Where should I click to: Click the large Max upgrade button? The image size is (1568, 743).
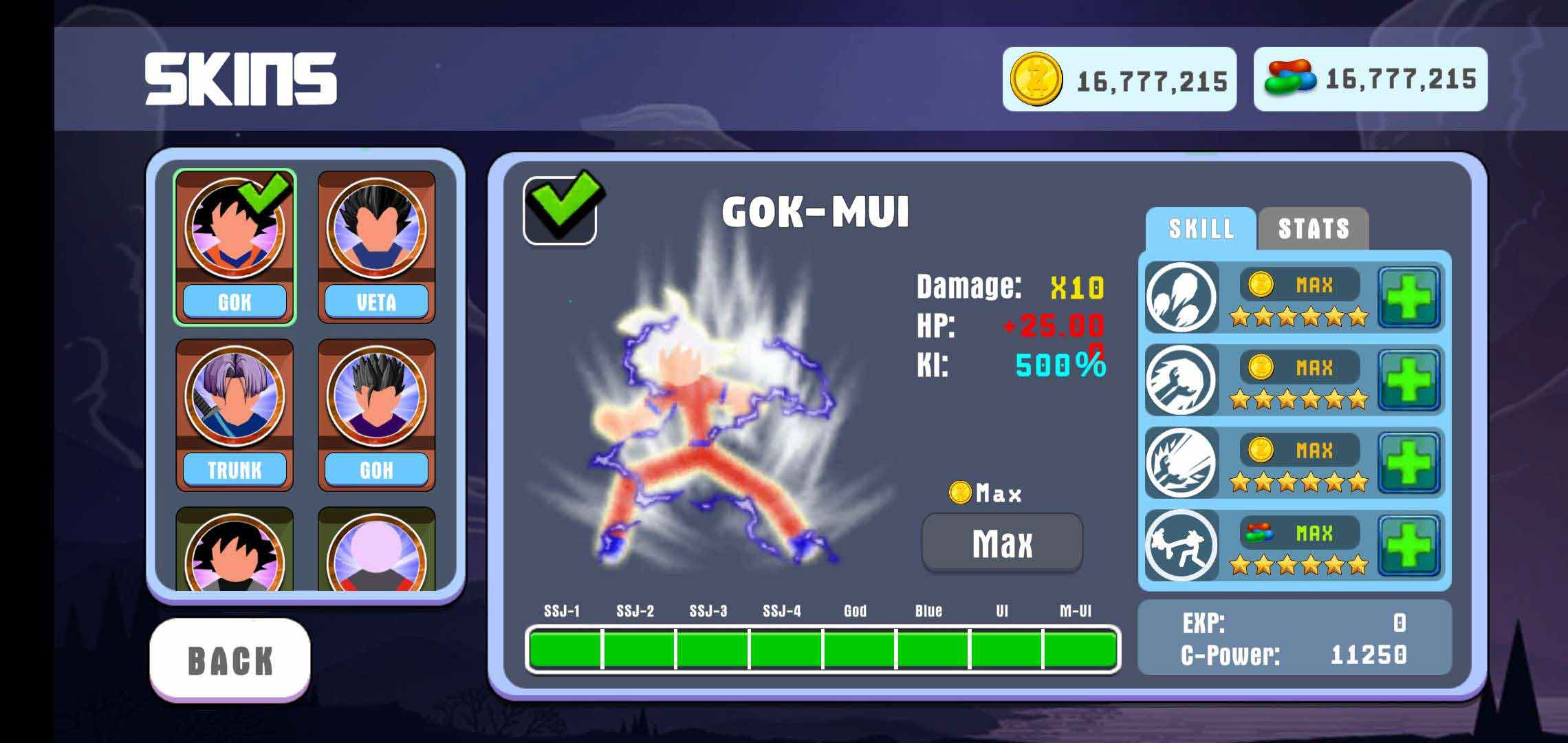(1002, 543)
